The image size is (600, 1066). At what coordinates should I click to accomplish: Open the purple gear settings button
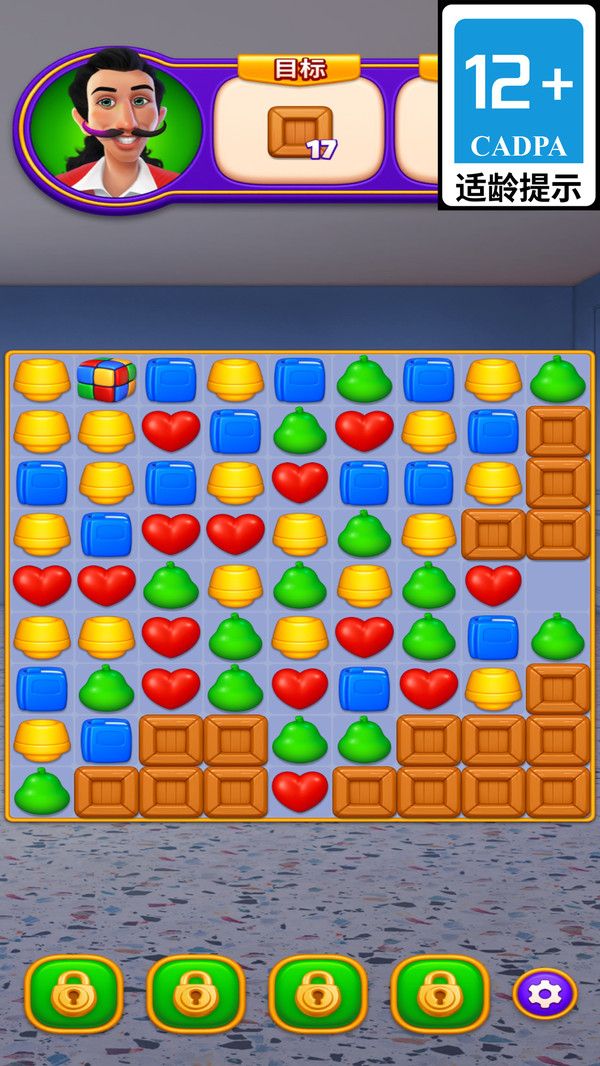545,994
